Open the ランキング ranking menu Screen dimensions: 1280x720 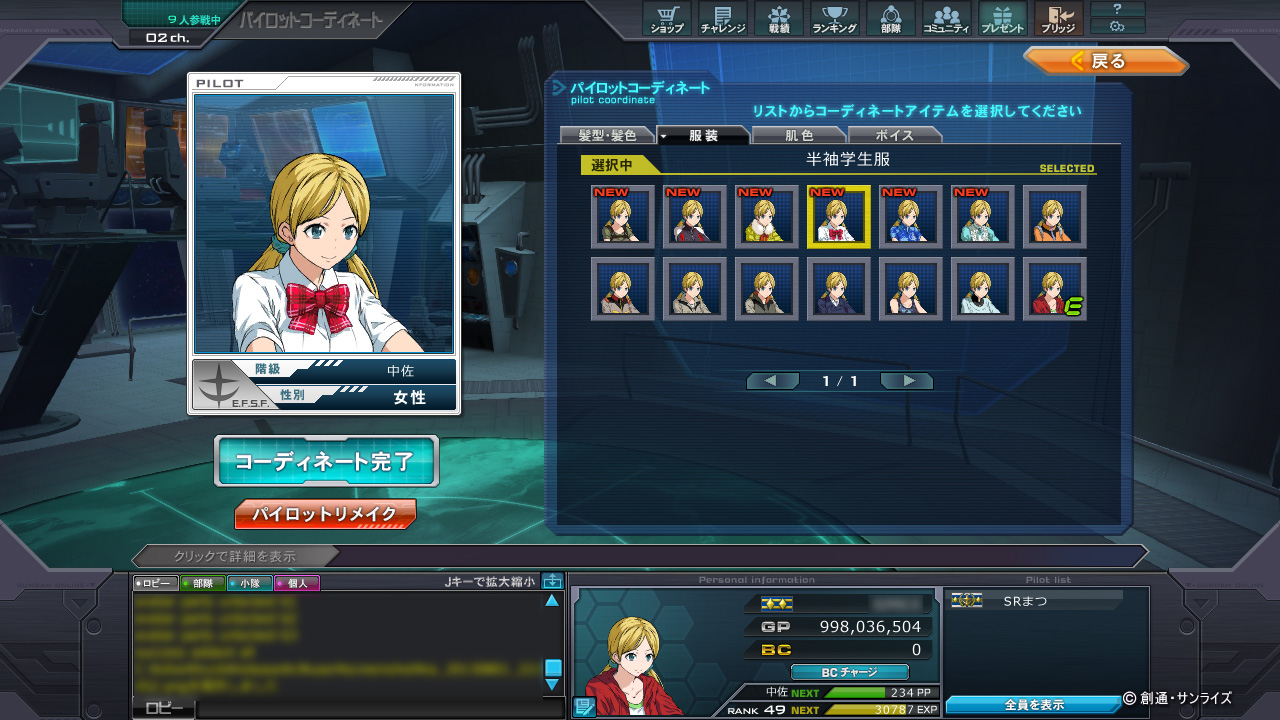[x=834, y=19]
